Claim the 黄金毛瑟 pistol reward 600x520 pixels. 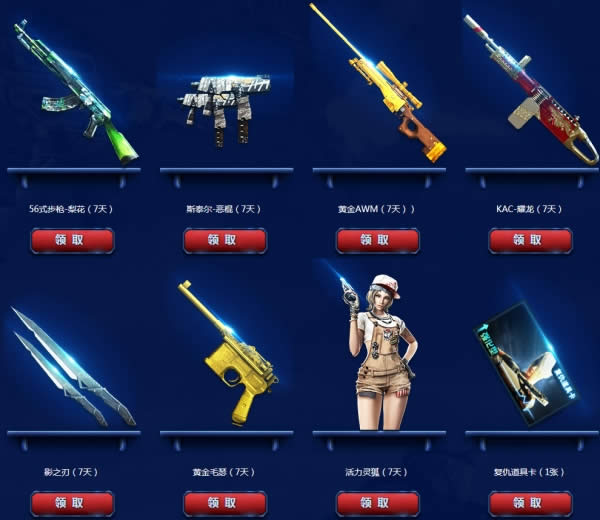point(225,503)
